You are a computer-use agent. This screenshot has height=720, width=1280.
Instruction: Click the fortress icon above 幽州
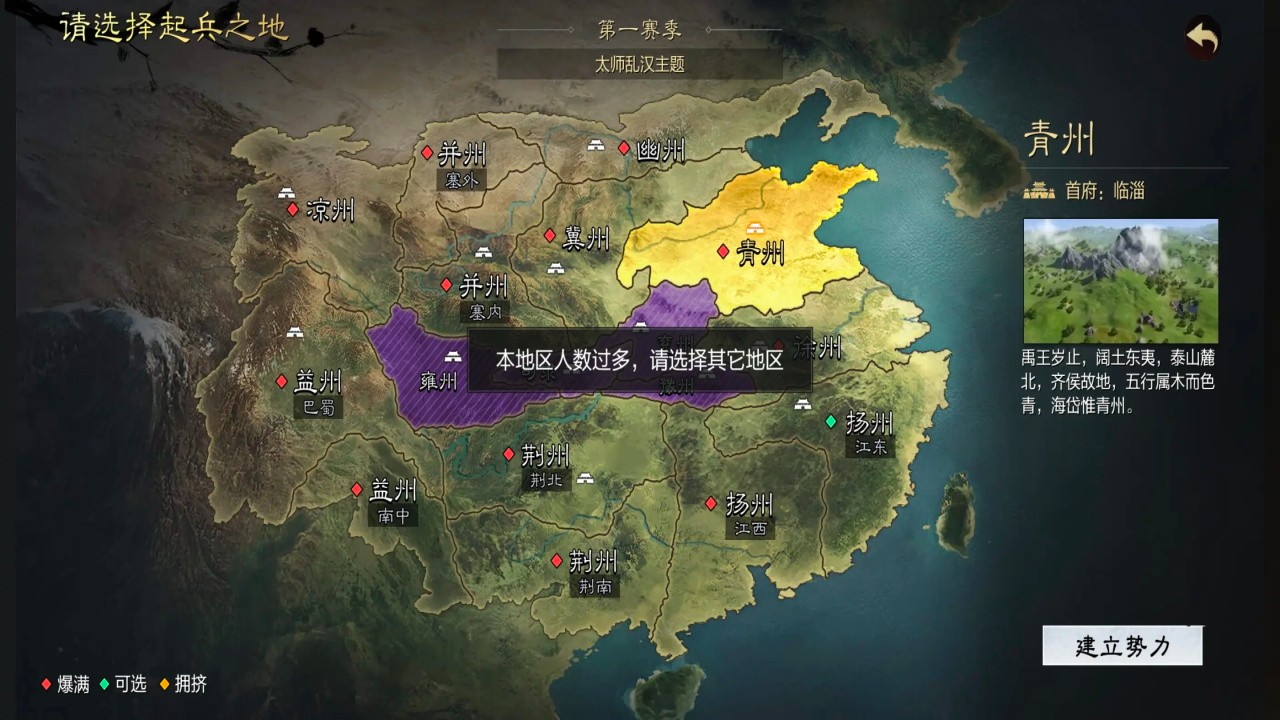coord(597,146)
